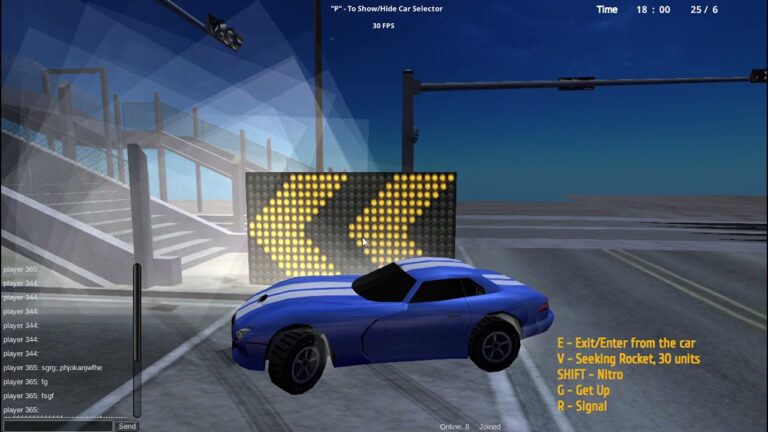Image resolution: width=768 pixels, height=432 pixels.
Task: Click the chat Send button
Action: pos(127,426)
